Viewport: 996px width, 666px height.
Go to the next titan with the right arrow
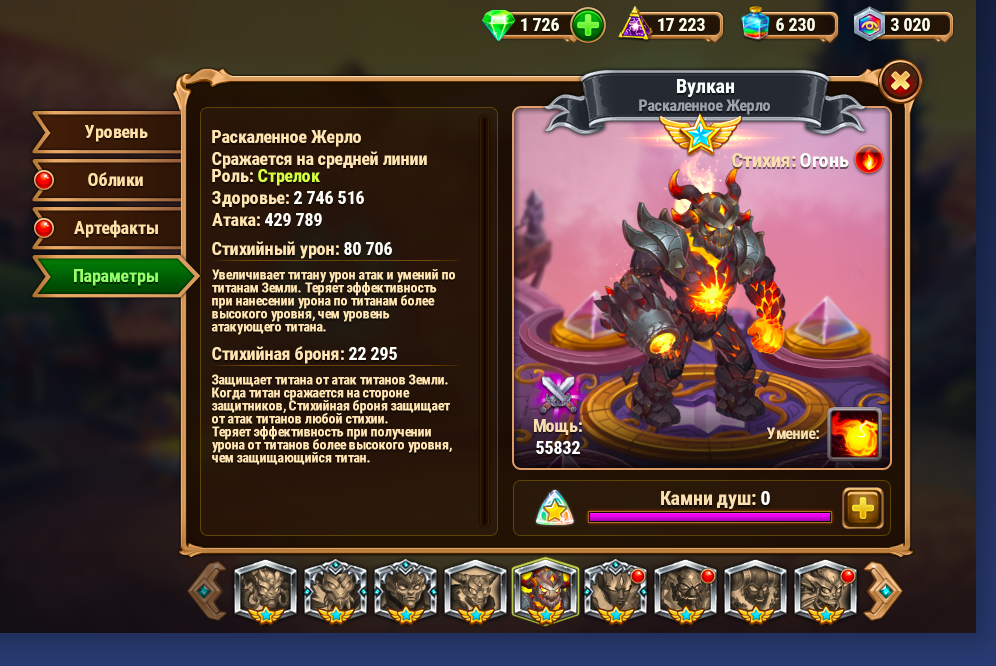point(882,591)
